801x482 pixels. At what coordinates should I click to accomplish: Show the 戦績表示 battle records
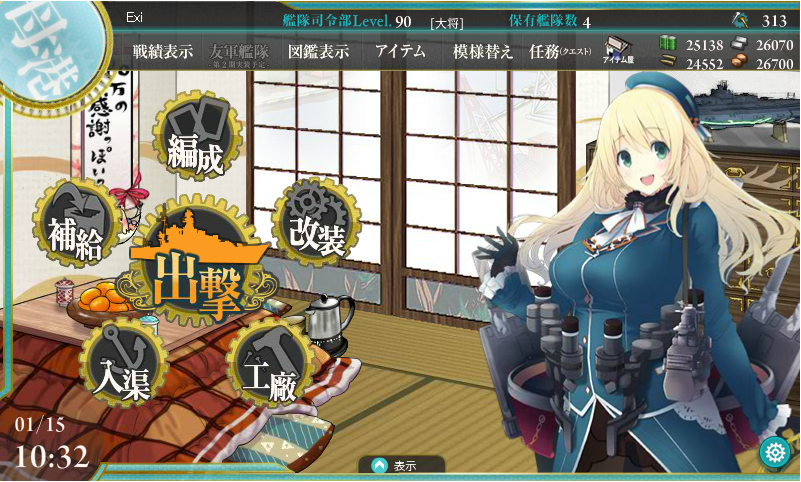coord(163,52)
